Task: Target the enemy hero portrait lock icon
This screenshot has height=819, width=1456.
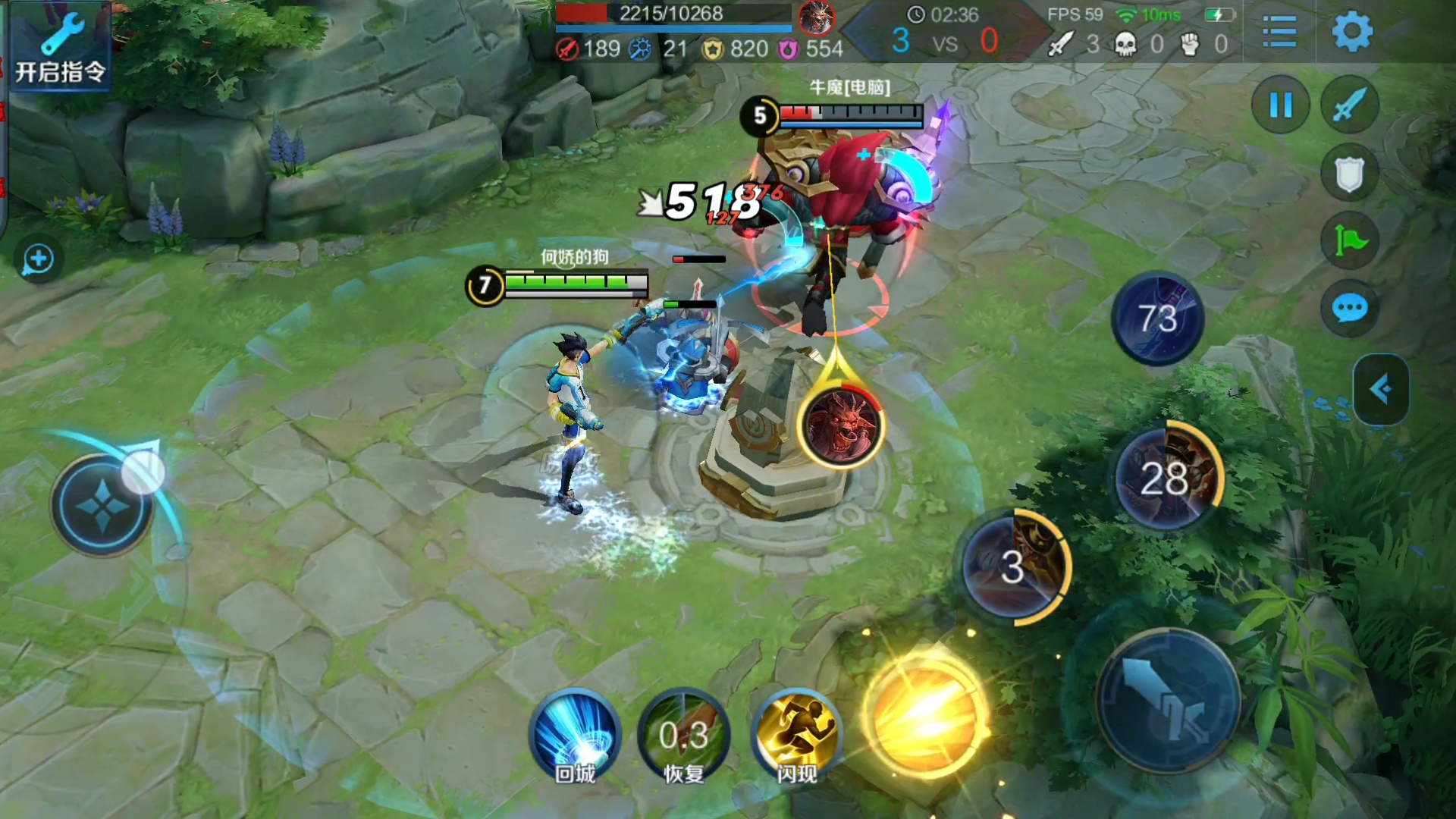Action: [841, 425]
